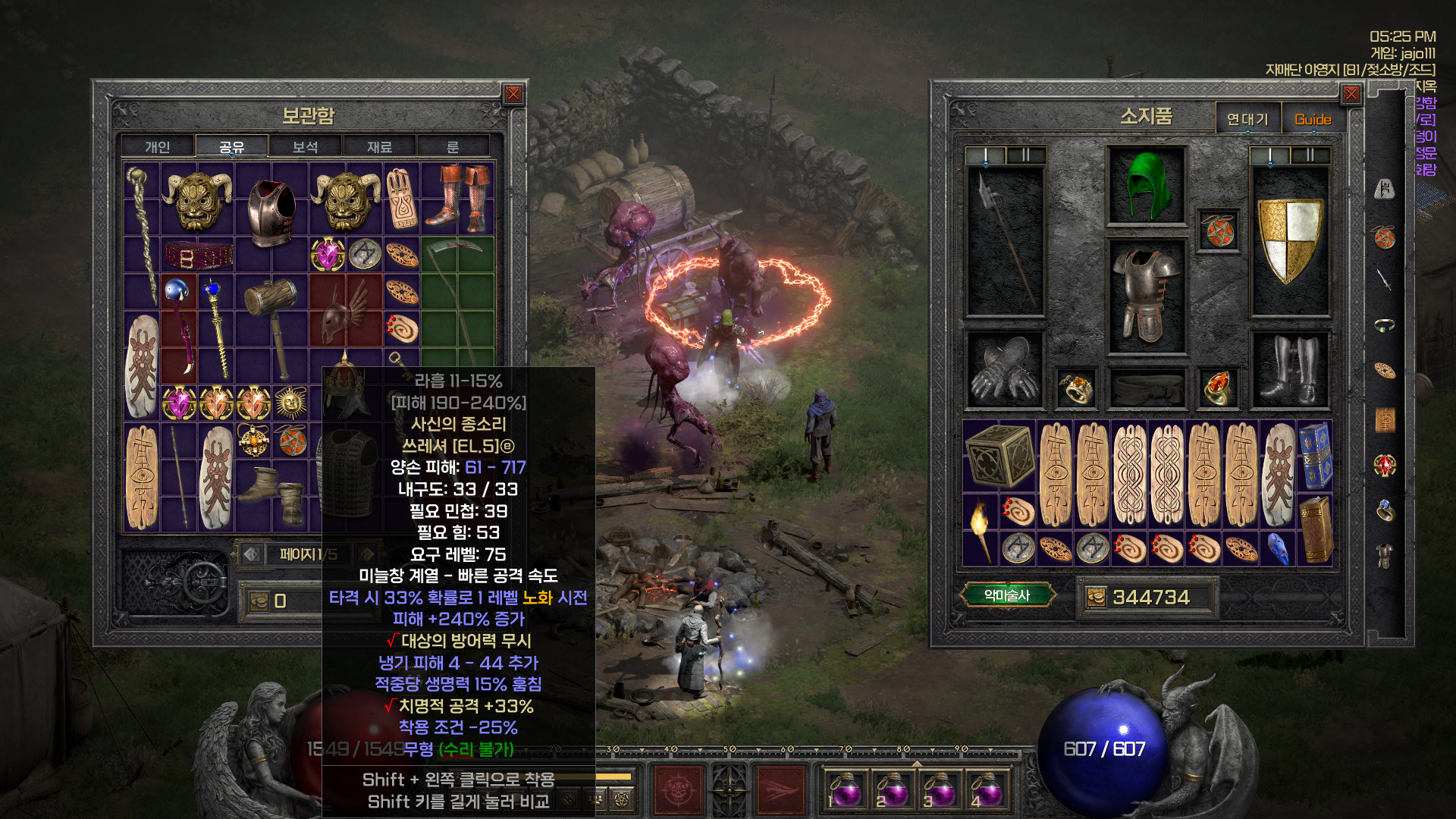The width and height of the screenshot is (1456, 819).
Task: Select the green hood helmet slot
Action: (x=1146, y=186)
